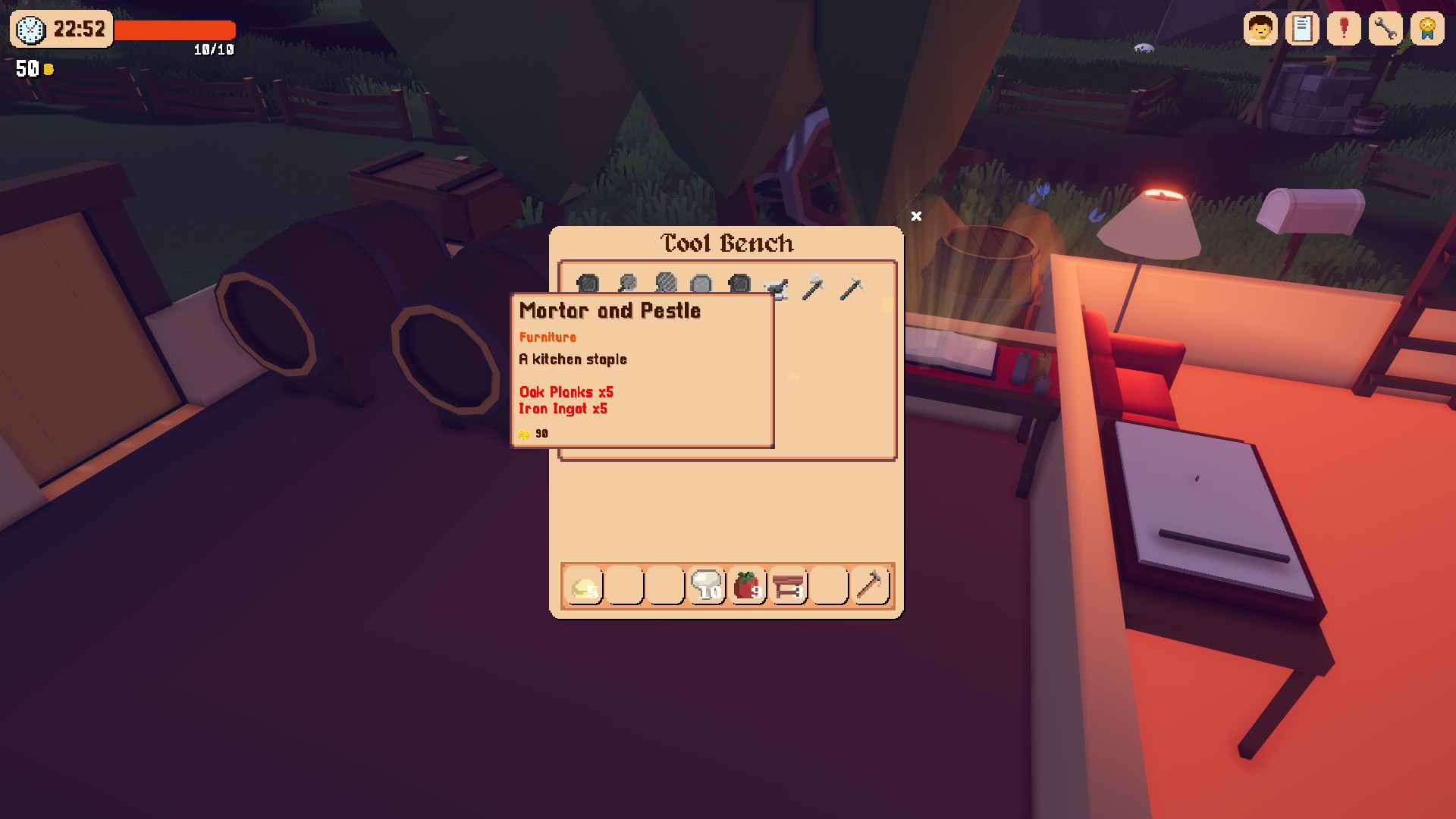Click the red exclamation notification icon

(1343, 29)
